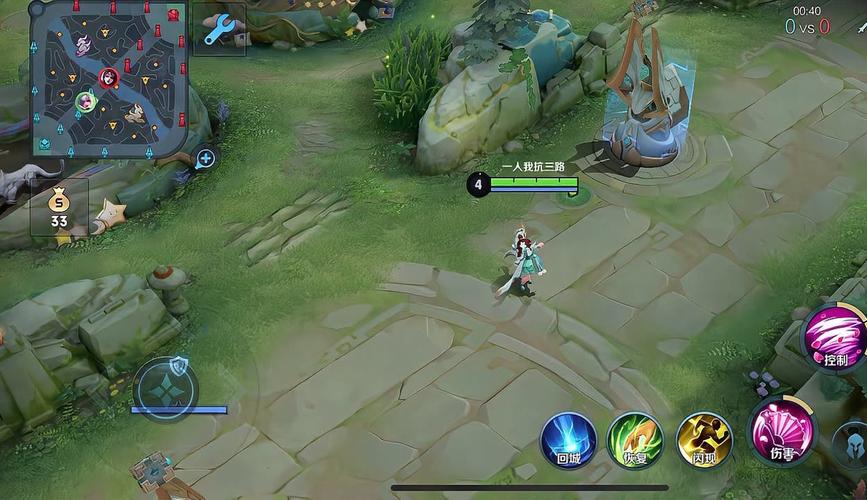
Task: Trigger the 伤害 fan skill
Action: pyautogui.click(x=782, y=431)
